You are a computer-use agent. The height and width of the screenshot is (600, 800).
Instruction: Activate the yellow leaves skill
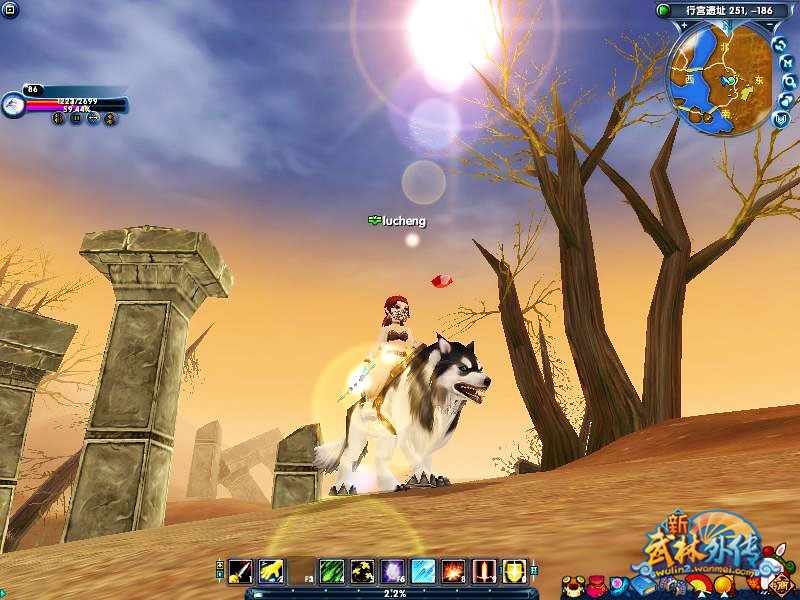[362, 571]
